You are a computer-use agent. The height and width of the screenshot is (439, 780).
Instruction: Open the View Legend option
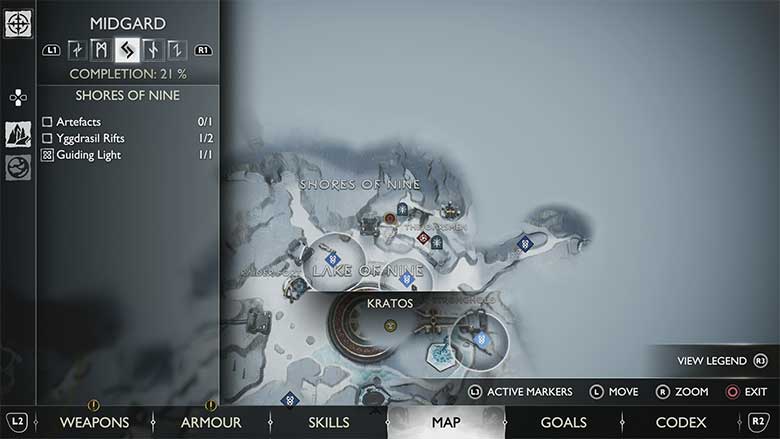722,360
